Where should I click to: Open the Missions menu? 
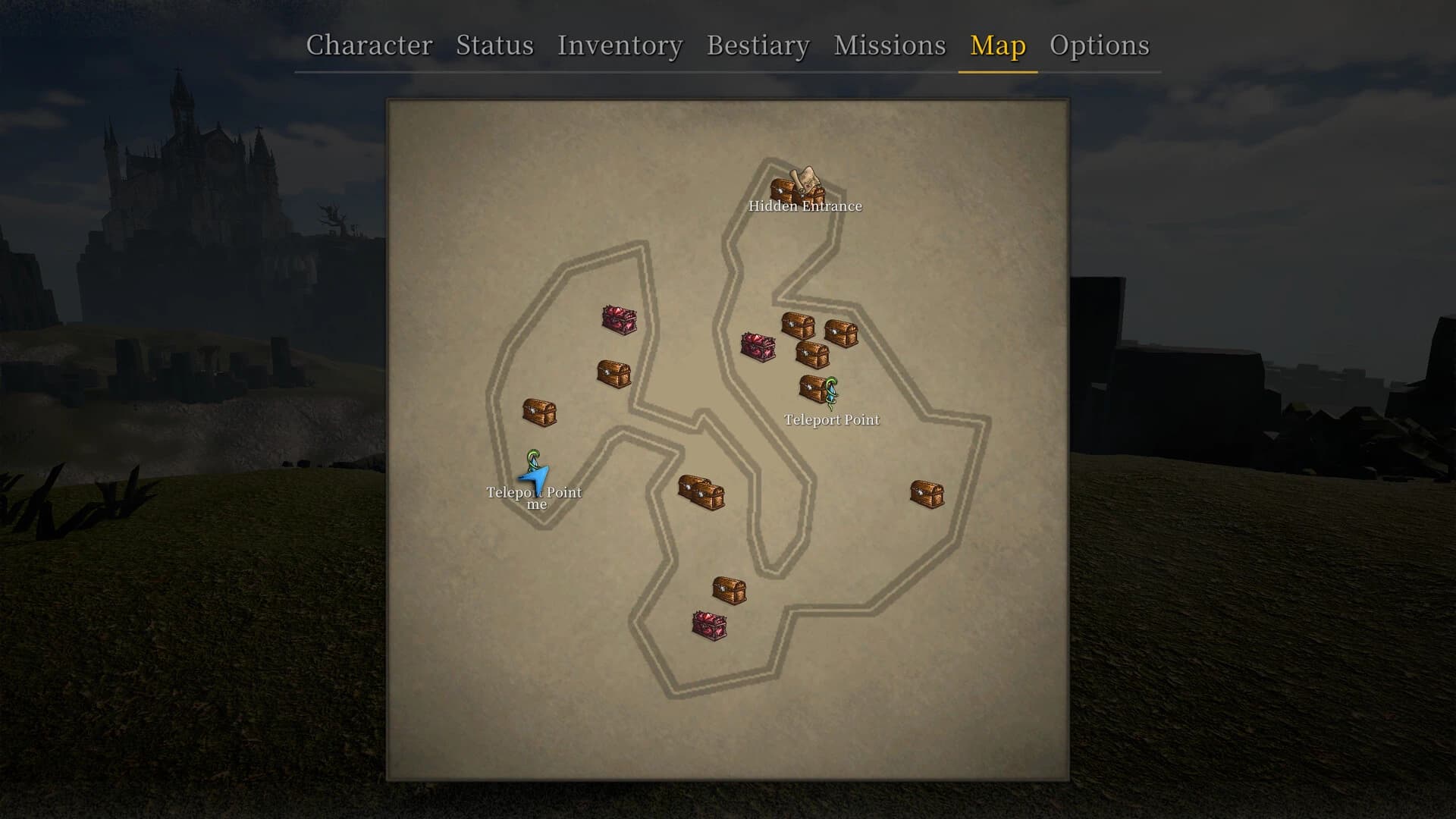click(890, 45)
